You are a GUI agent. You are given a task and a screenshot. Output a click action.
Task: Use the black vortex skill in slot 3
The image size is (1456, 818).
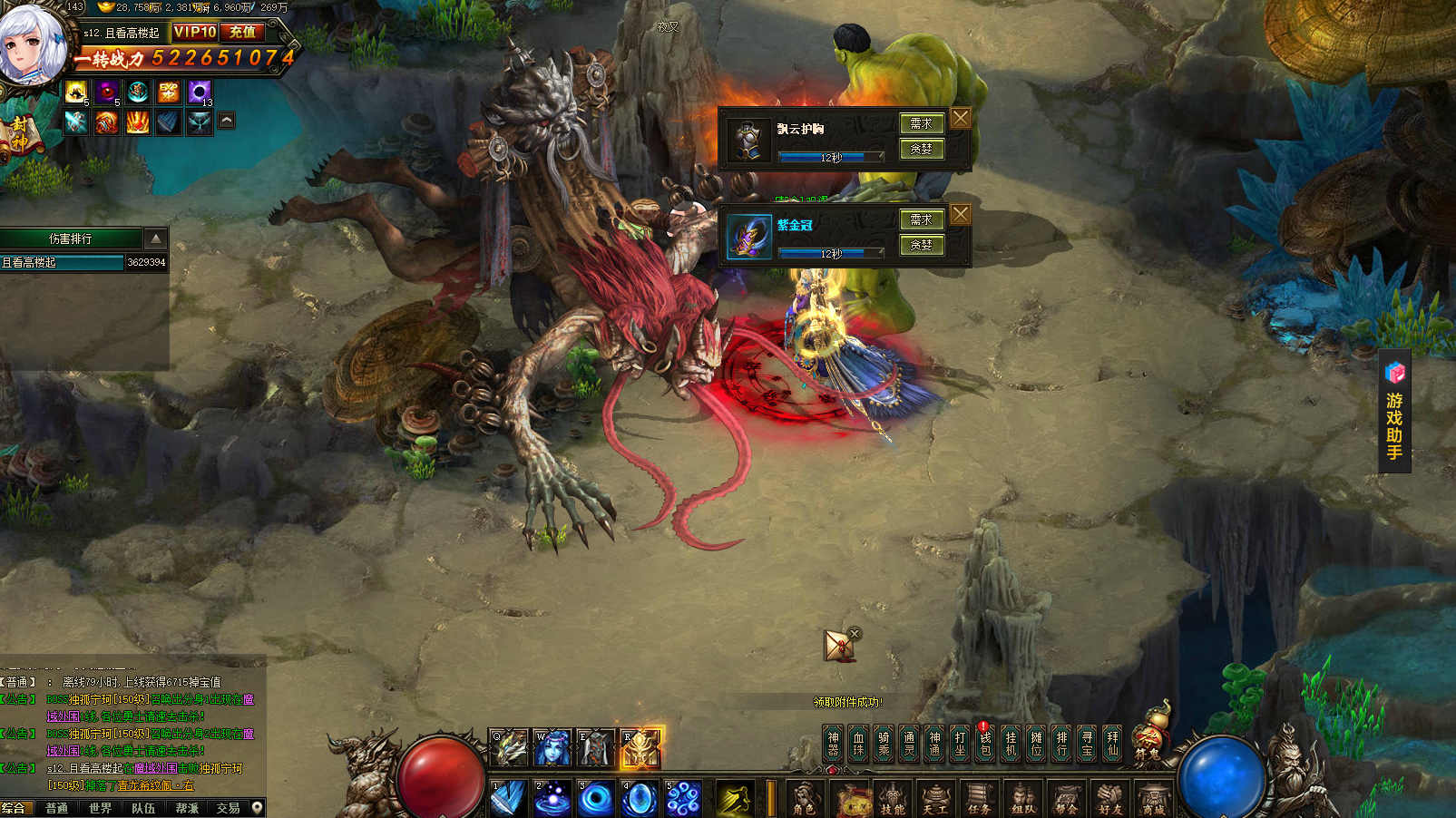pyautogui.click(x=596, y=798)
